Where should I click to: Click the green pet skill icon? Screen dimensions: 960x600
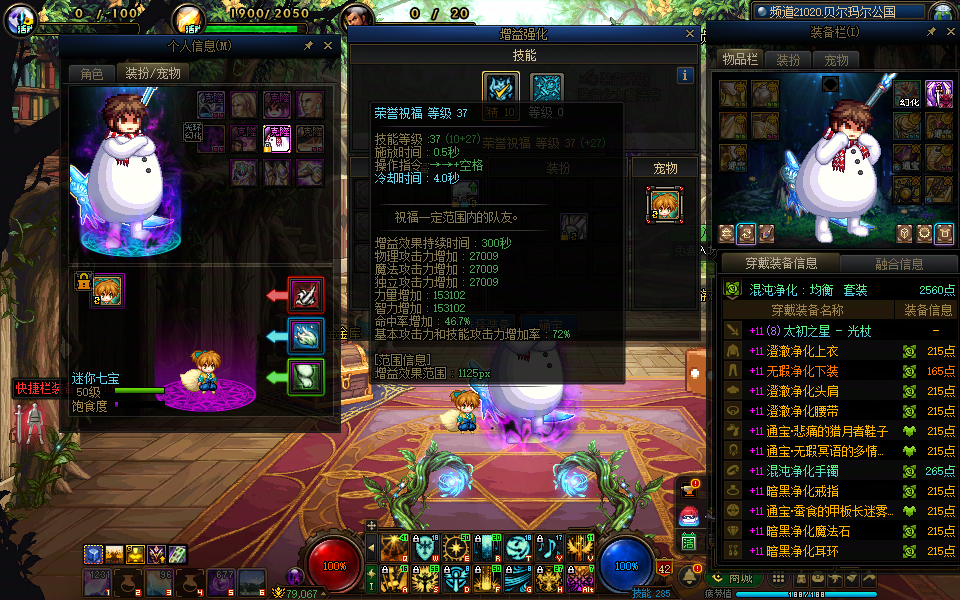[306, 377]
